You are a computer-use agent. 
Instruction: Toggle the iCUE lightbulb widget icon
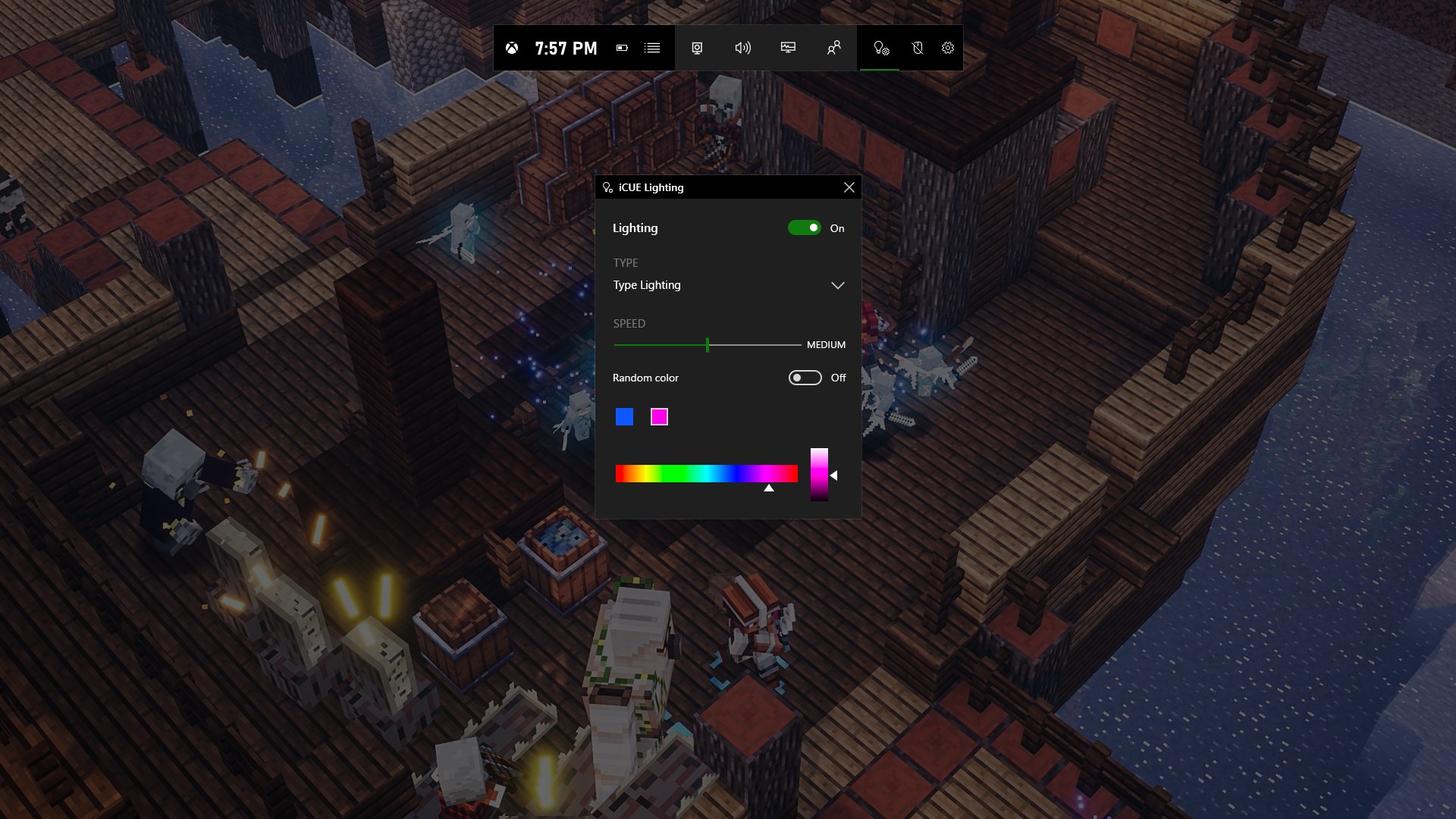(880, 48)
